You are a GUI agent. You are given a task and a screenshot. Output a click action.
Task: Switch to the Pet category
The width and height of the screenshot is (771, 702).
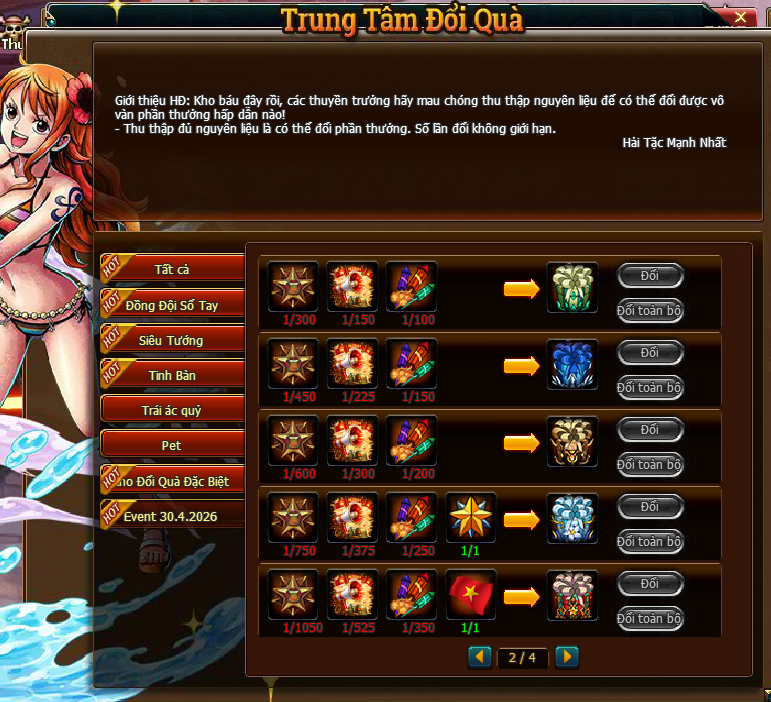(172, 445)
